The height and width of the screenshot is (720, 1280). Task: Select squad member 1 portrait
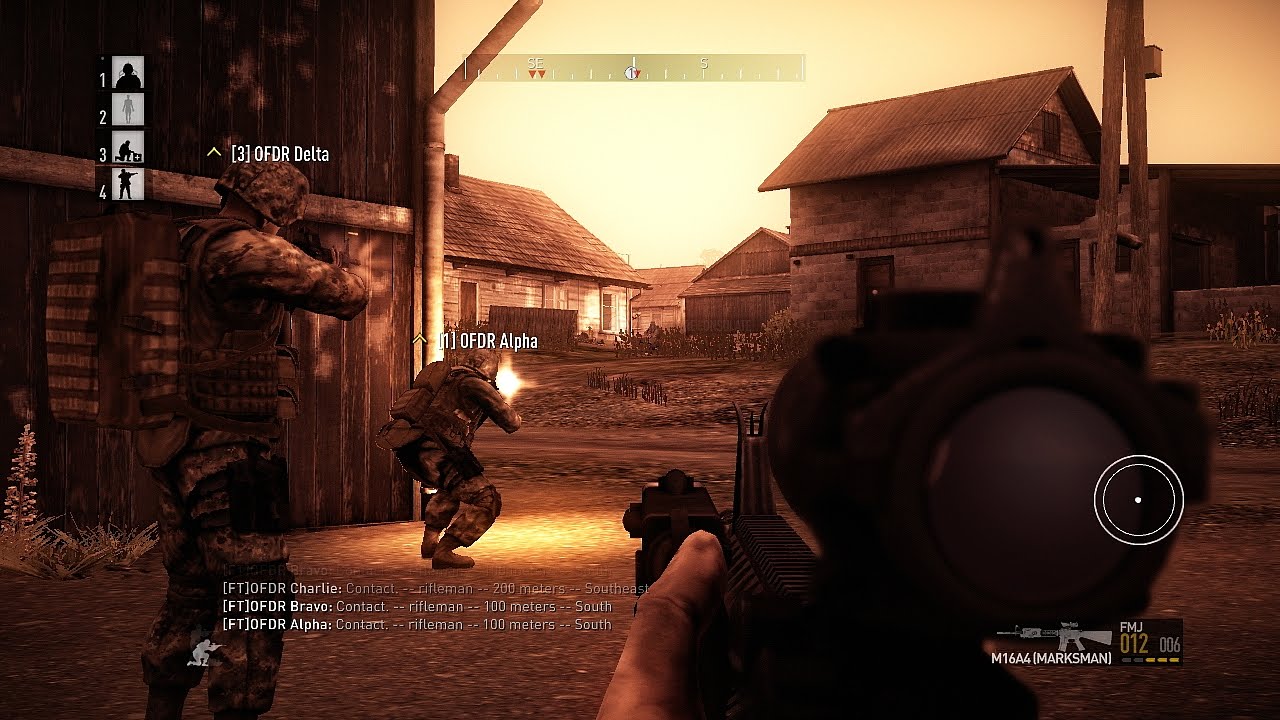pos(128,73)
